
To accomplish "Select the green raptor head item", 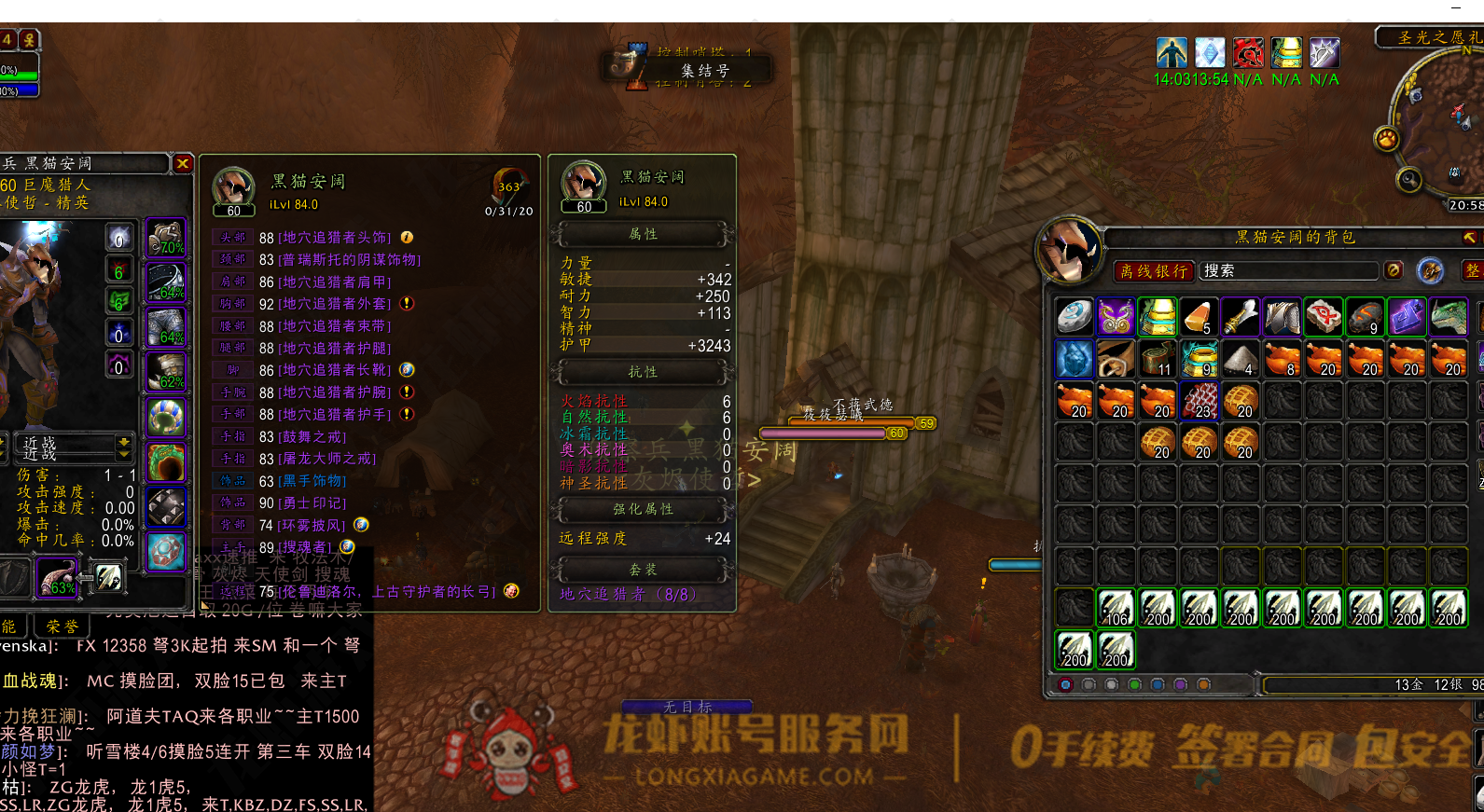I will point(1449,318).
